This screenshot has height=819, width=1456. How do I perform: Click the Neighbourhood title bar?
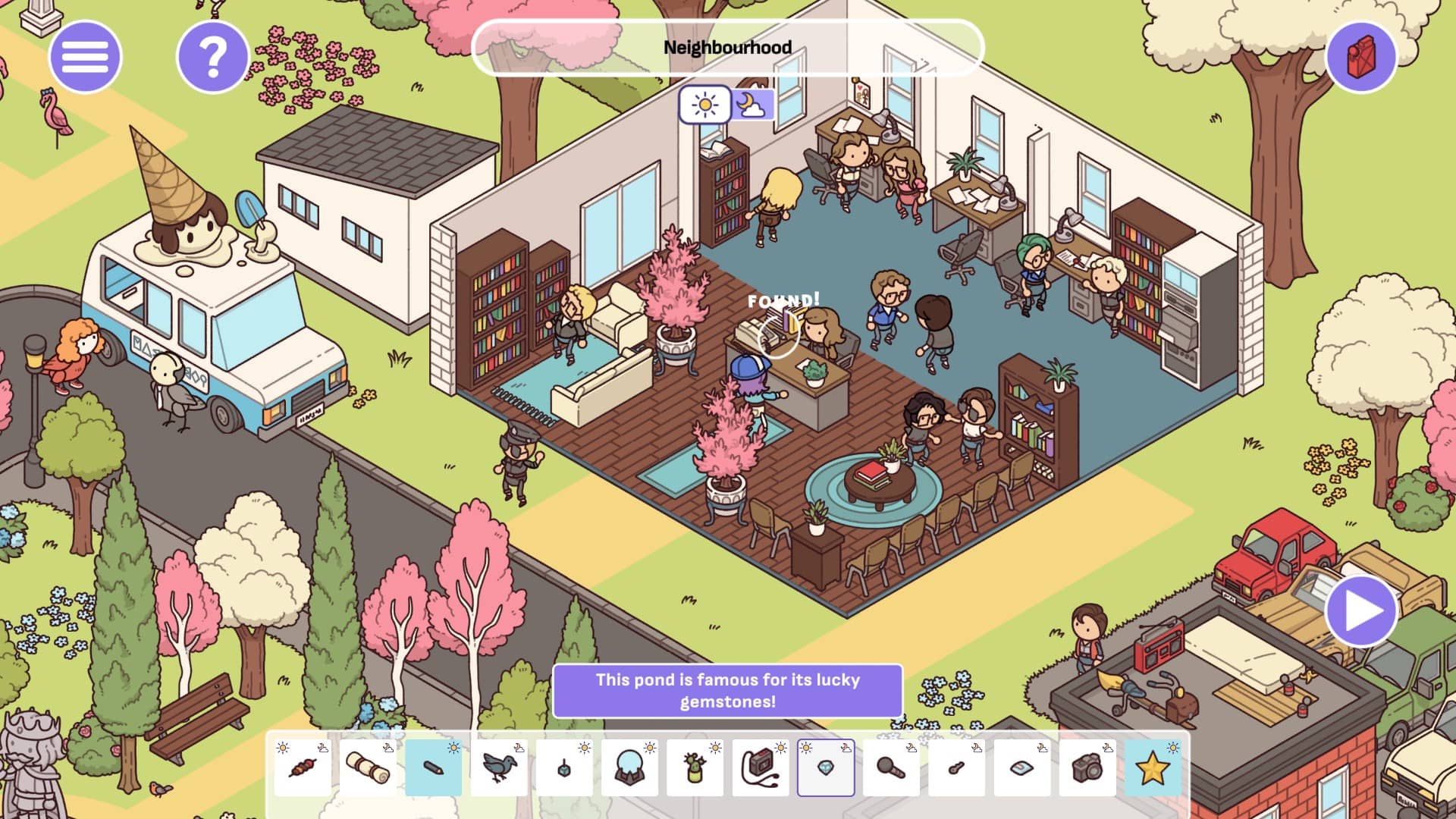click(x=727, y=48)
